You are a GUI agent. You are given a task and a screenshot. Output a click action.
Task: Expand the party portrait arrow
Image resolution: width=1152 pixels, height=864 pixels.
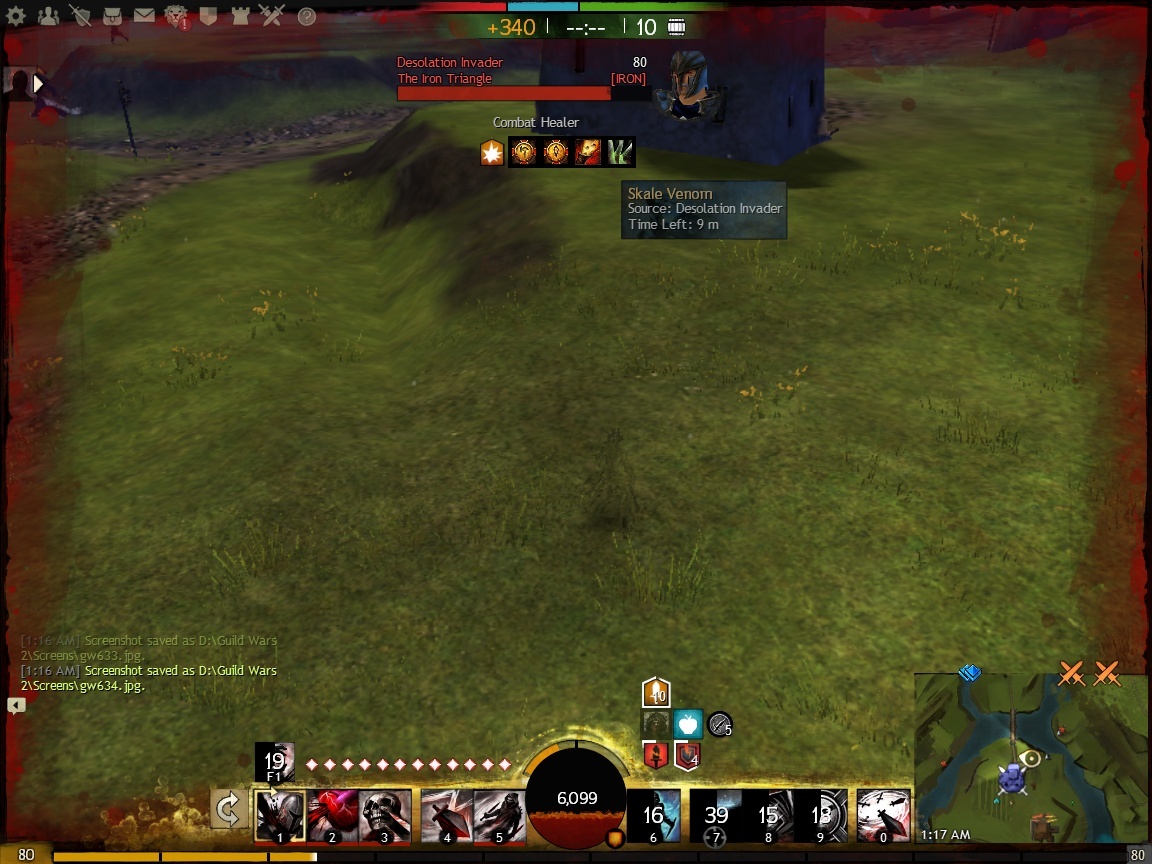point(38,84)
